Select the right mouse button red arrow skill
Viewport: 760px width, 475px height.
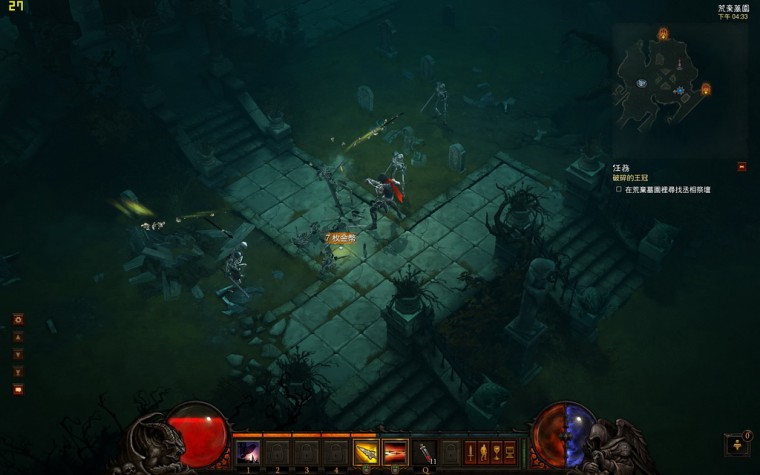coord(395,452)
